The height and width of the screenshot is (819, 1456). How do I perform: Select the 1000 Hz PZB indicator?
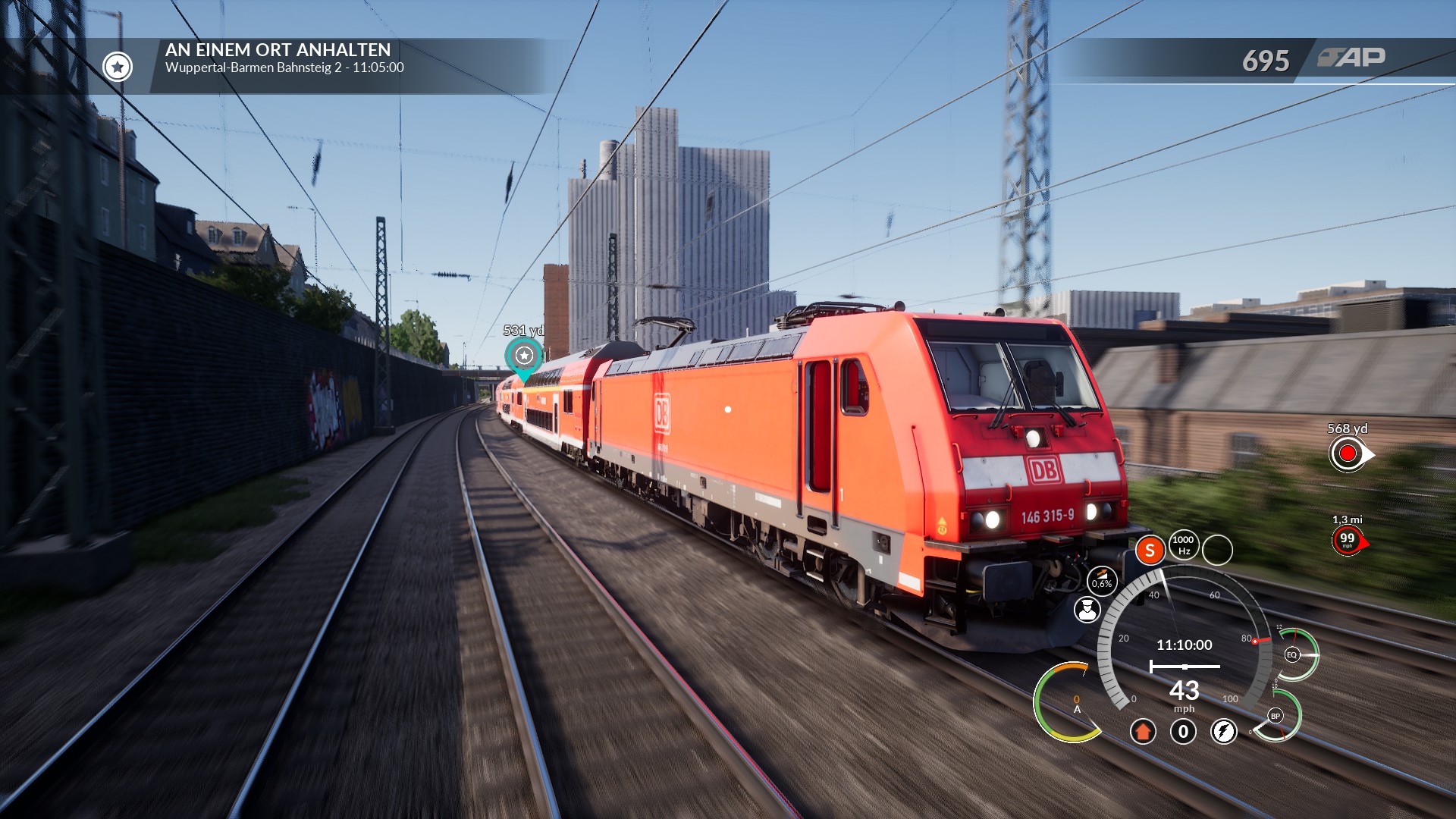pos(1183,545)
